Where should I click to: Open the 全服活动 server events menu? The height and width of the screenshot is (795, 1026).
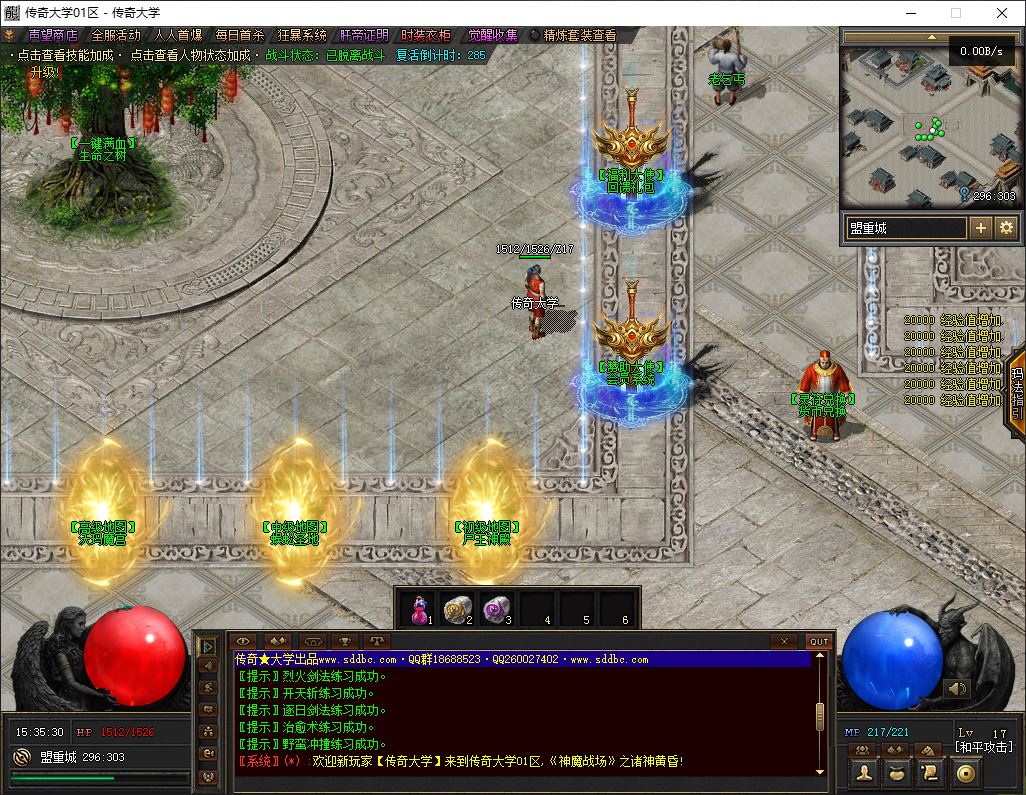[x=115, y=35]
